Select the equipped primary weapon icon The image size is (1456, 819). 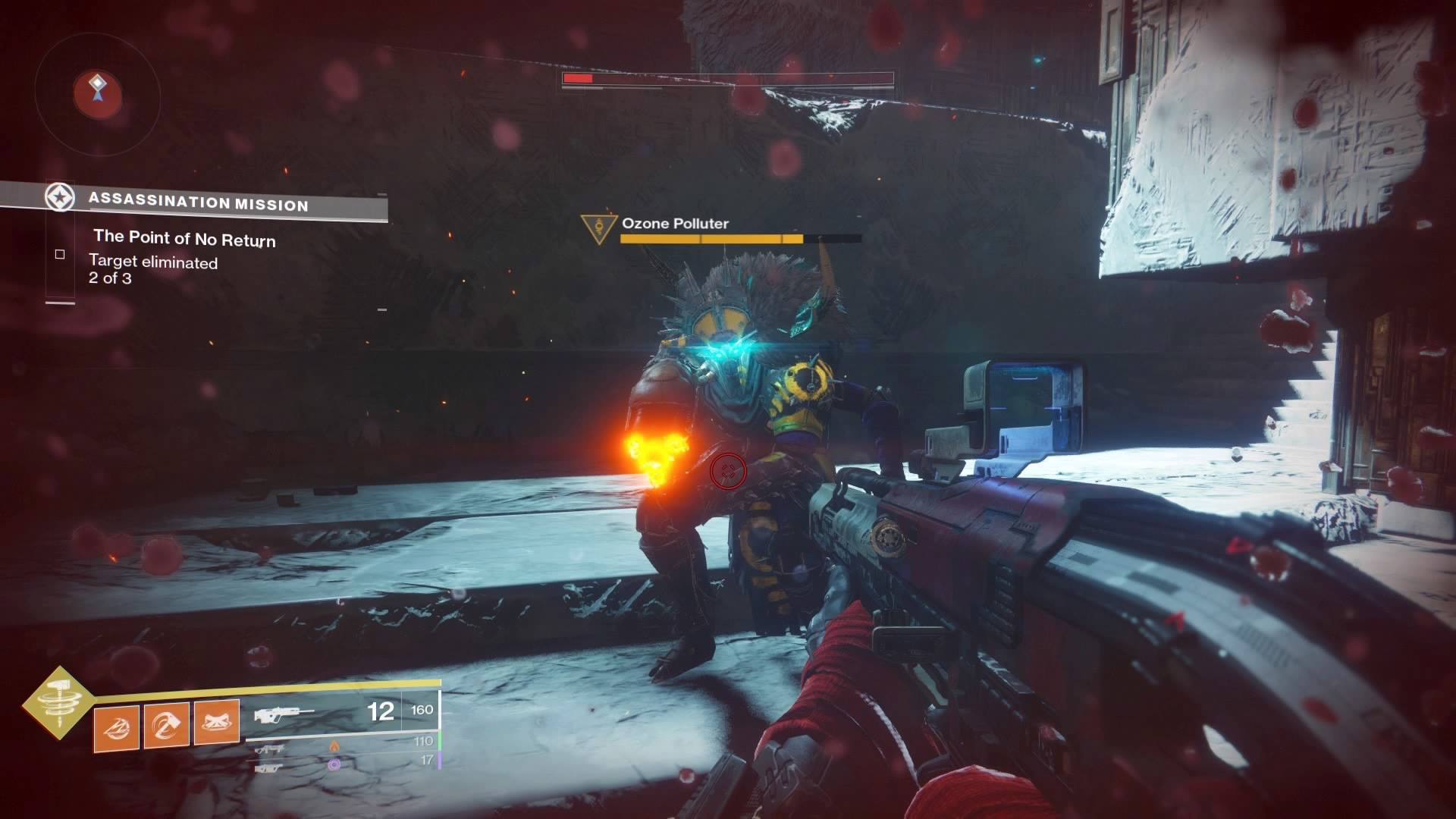click(284, 714)
